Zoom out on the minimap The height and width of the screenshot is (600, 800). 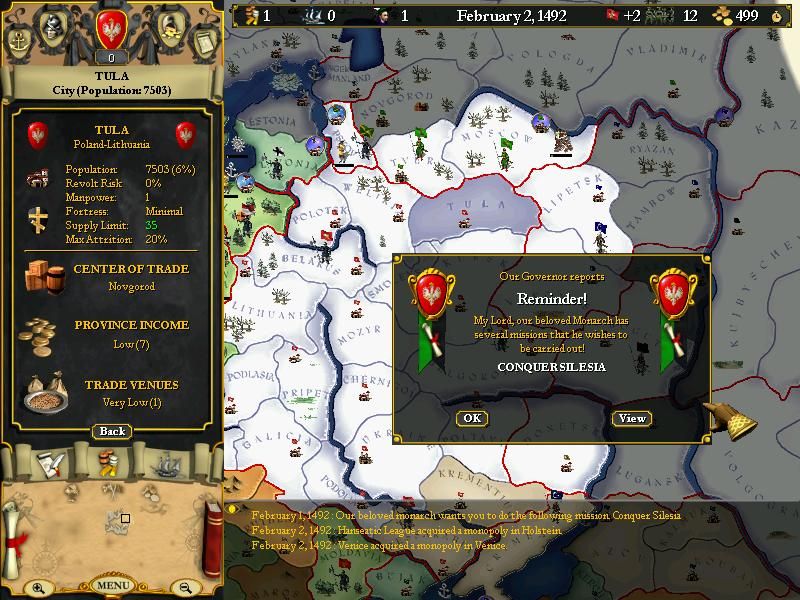185,588
